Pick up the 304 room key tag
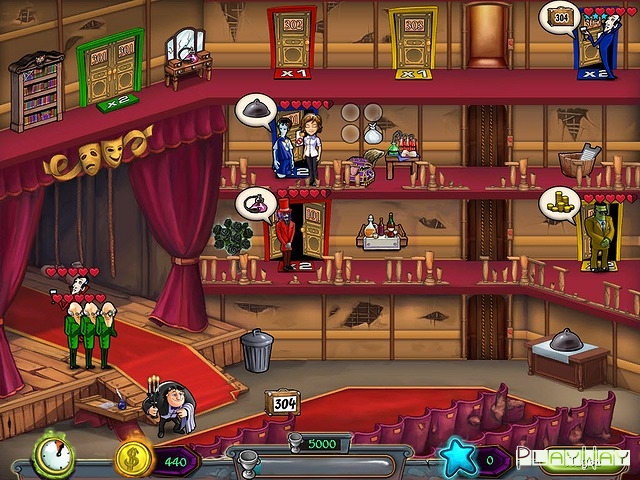This screenshot has width=640, height=480. 283,402
